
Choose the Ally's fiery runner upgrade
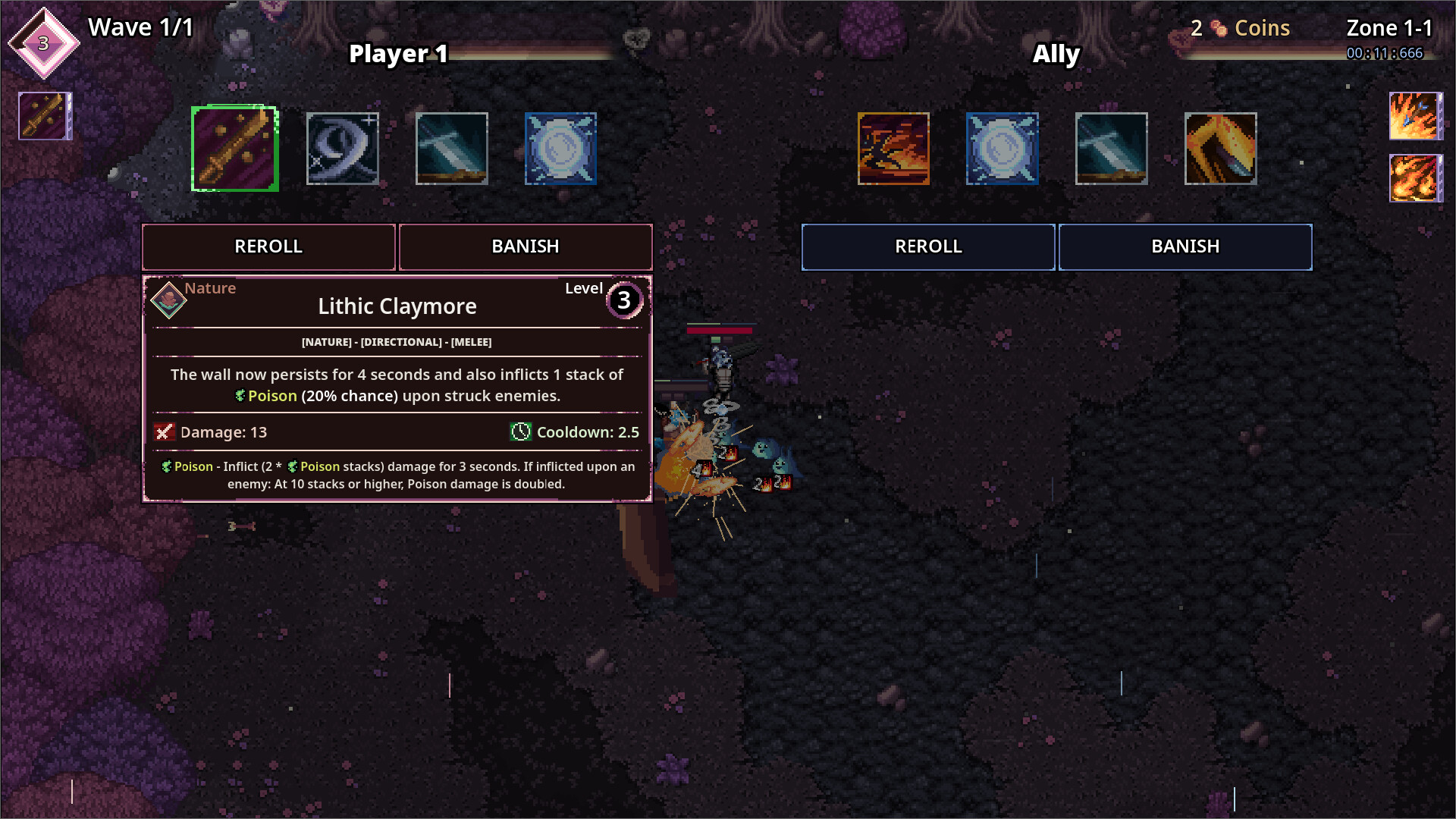tap(893, 149)
